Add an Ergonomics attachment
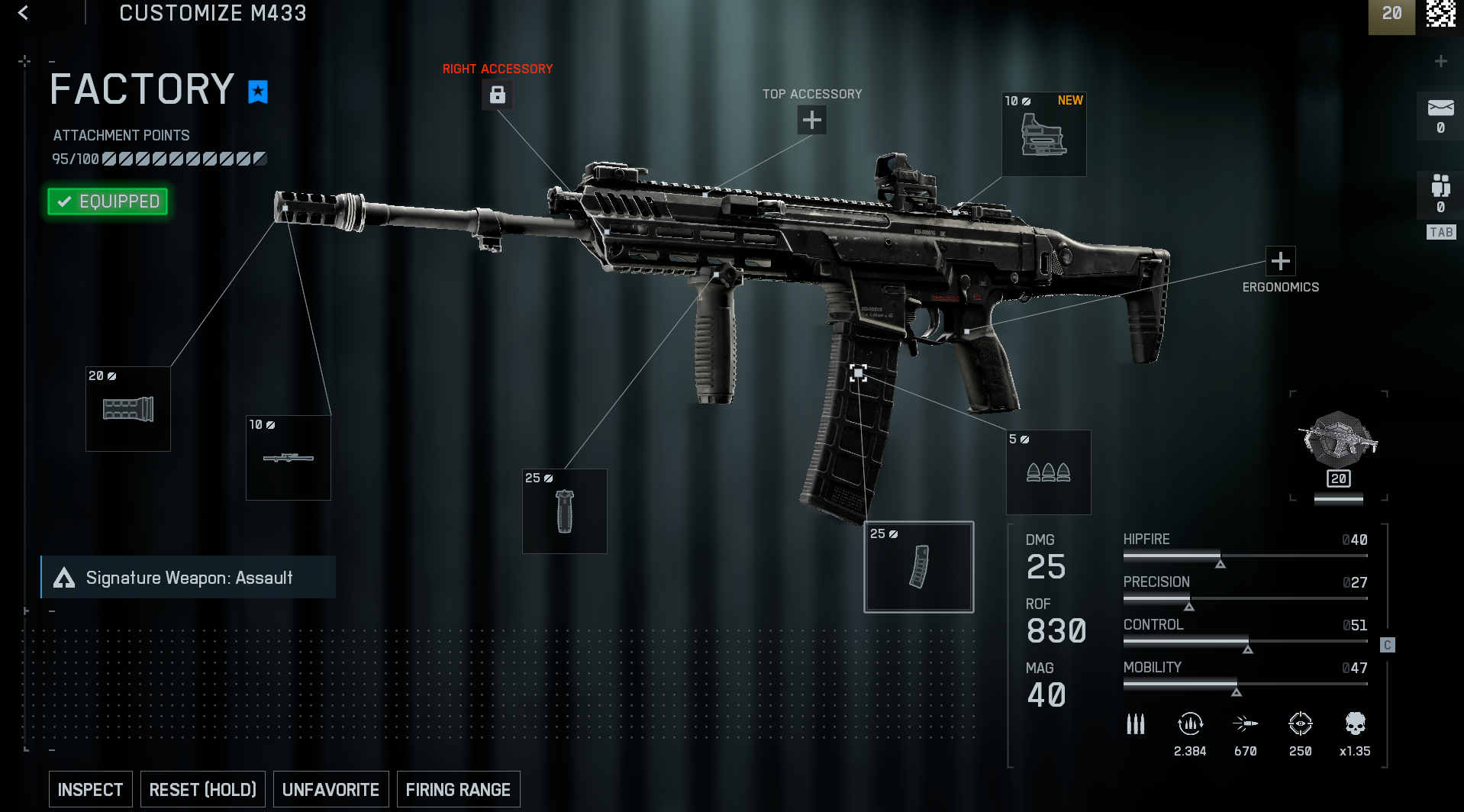 click(x=1280, y=261)
